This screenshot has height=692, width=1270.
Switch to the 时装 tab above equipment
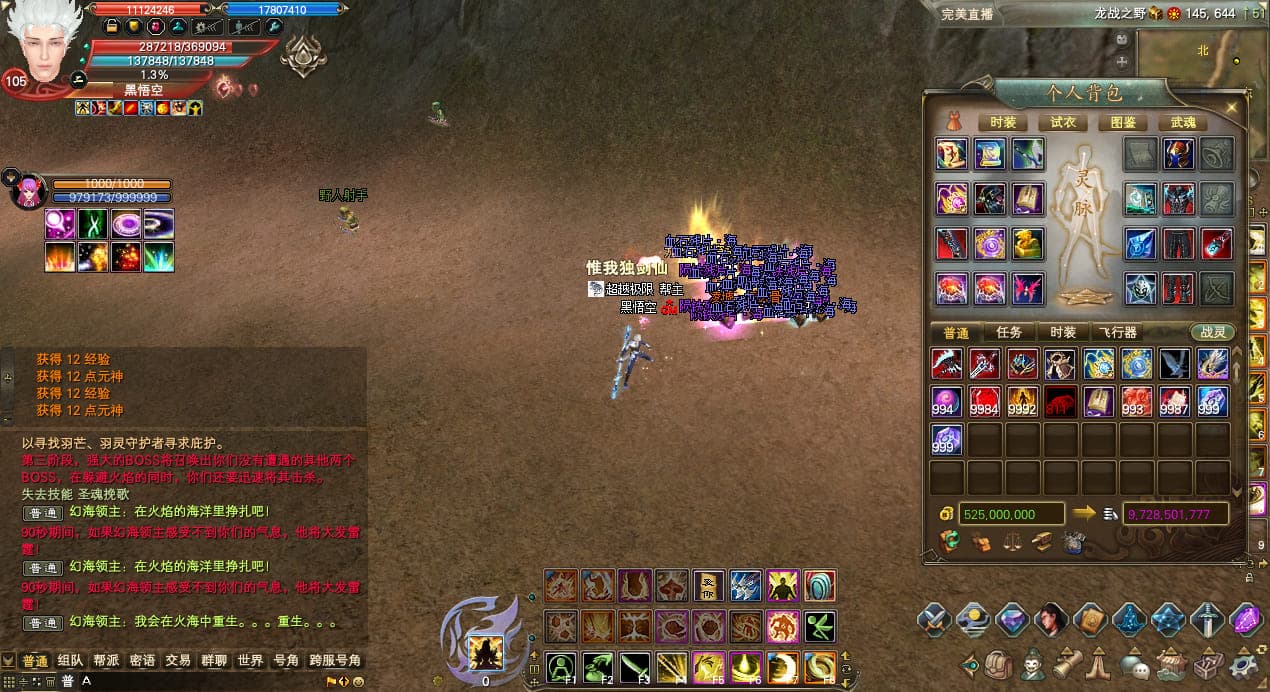[1002, 123]
